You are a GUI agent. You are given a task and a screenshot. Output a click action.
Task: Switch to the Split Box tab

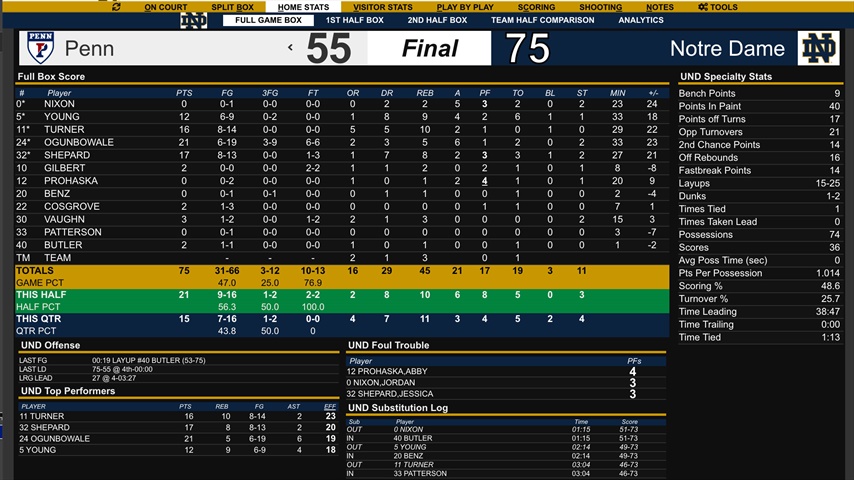(232, 7)
